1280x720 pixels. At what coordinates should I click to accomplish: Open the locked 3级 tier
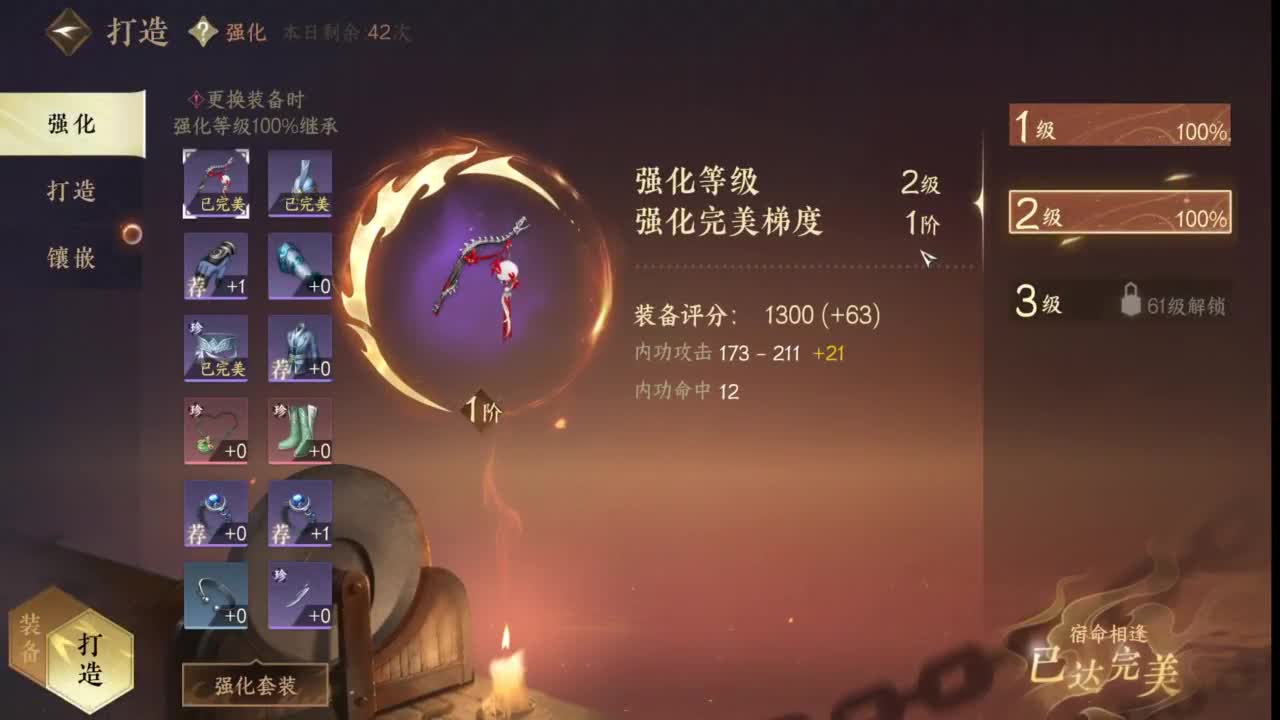pyautogui.click(x=1118, y=302)
